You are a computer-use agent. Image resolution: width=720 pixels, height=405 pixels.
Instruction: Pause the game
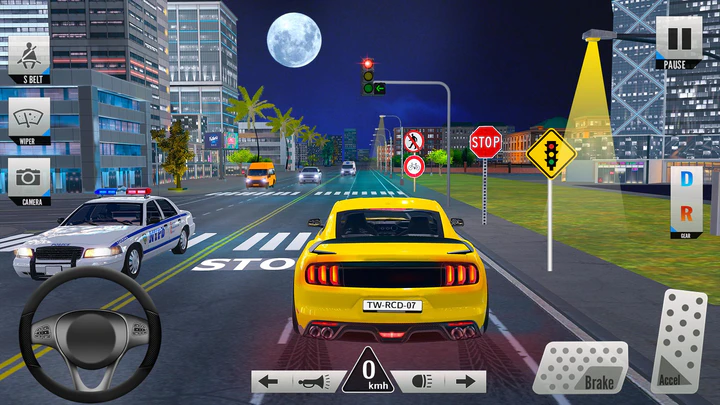pos(678,42)
